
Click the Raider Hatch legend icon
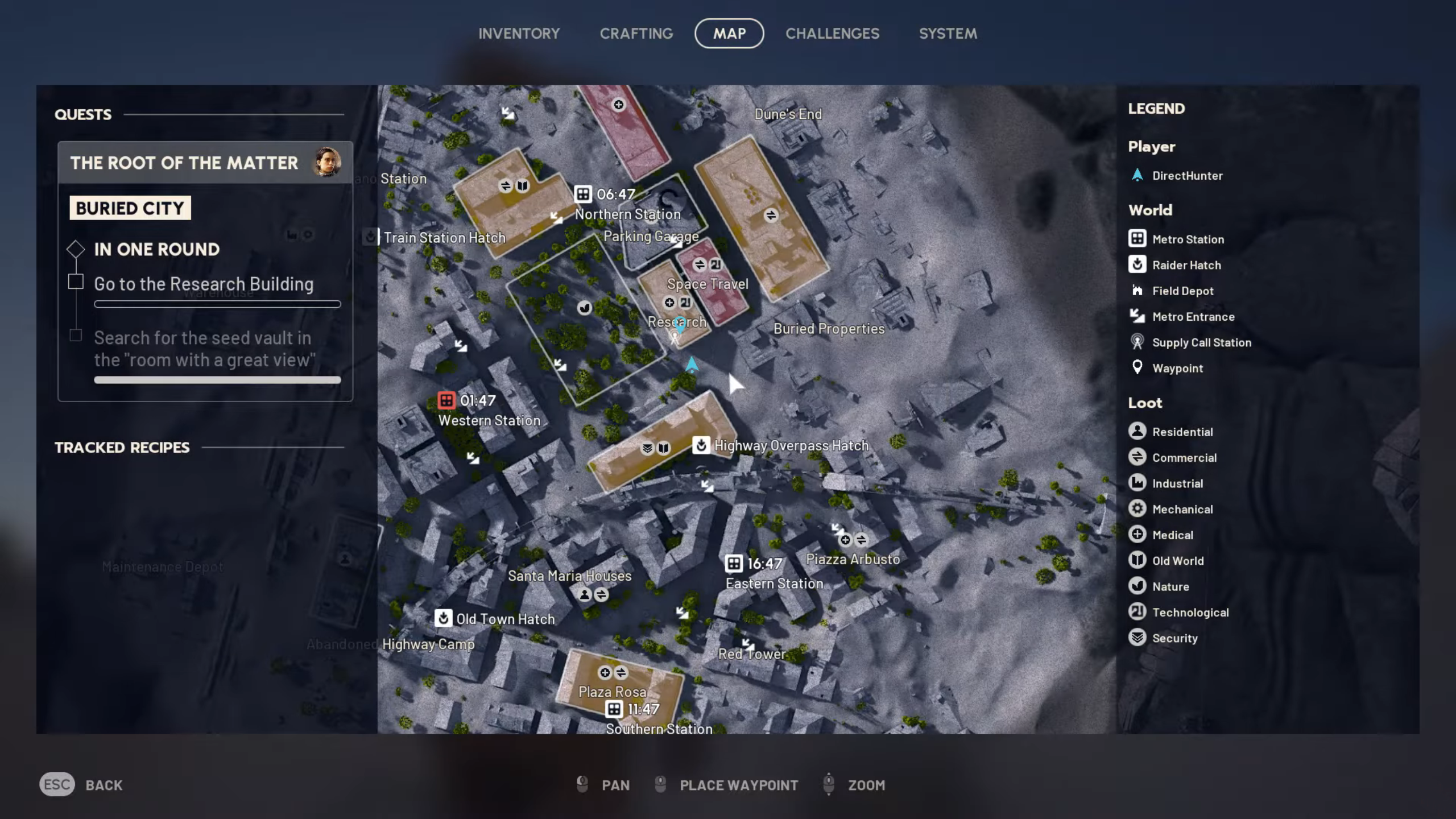click(x=1137, y=265)
